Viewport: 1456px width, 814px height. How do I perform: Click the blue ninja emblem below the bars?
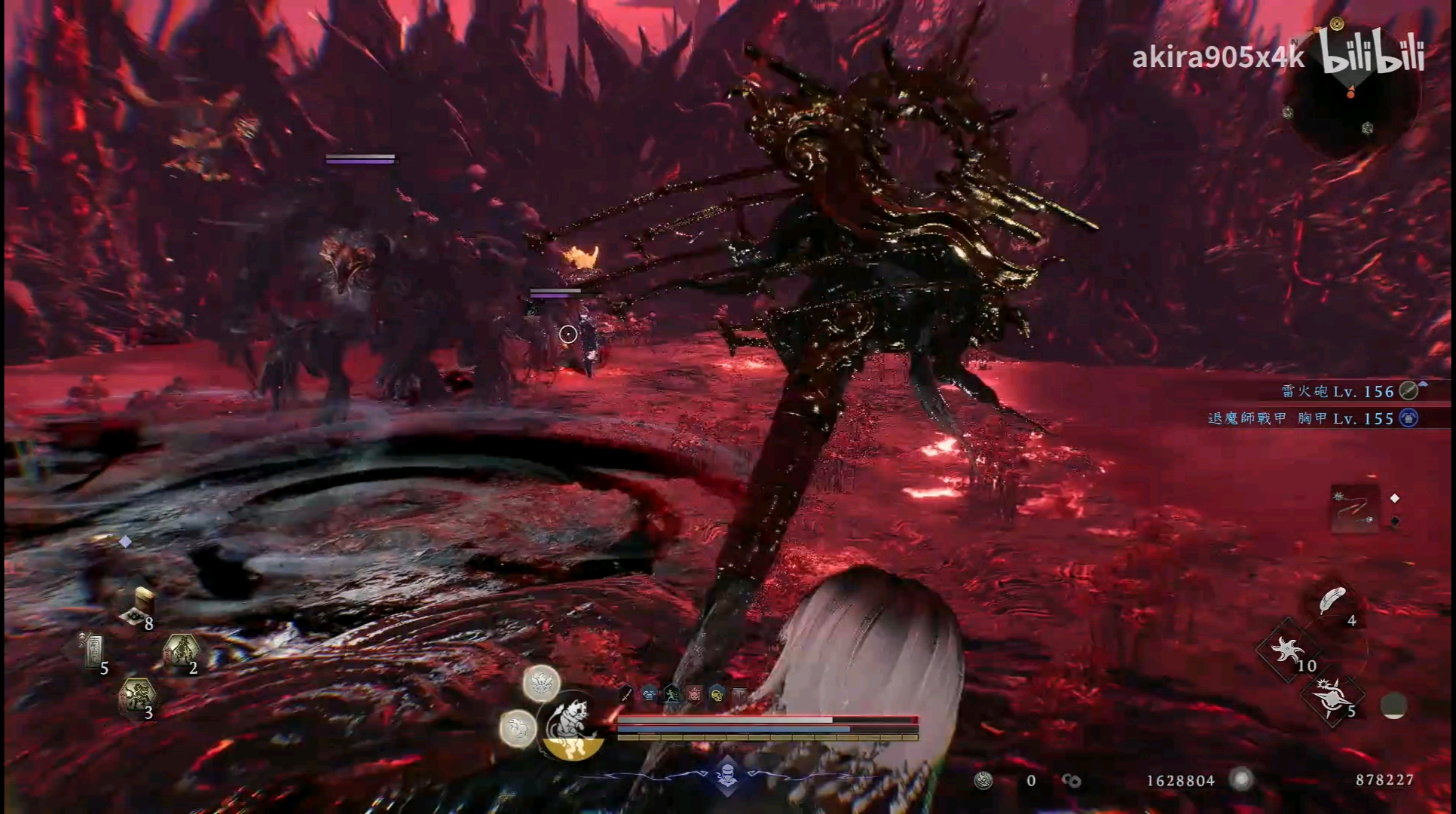(x=727, y=776)
